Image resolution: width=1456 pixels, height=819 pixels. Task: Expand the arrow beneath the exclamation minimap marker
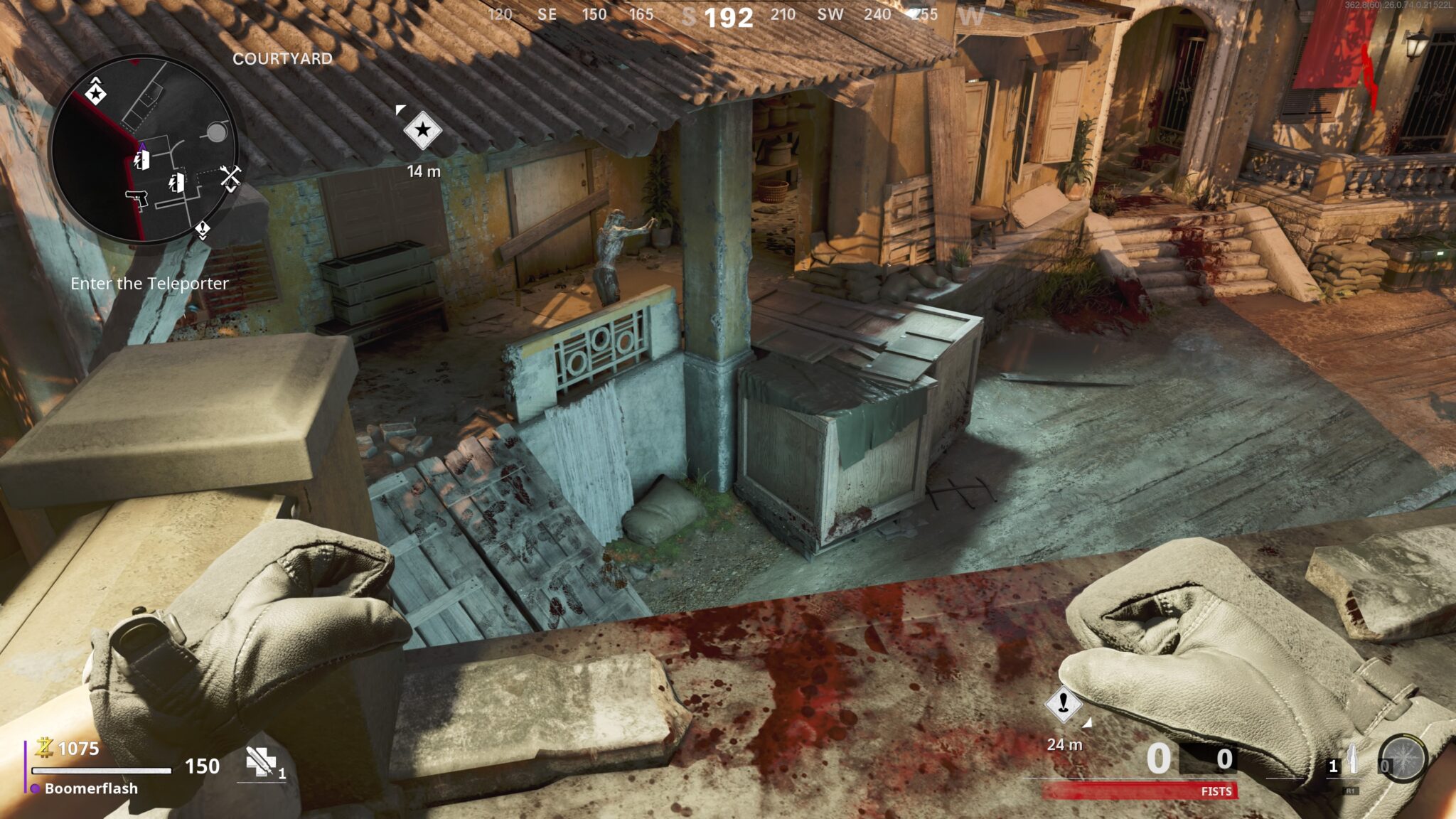pos(203,237)
